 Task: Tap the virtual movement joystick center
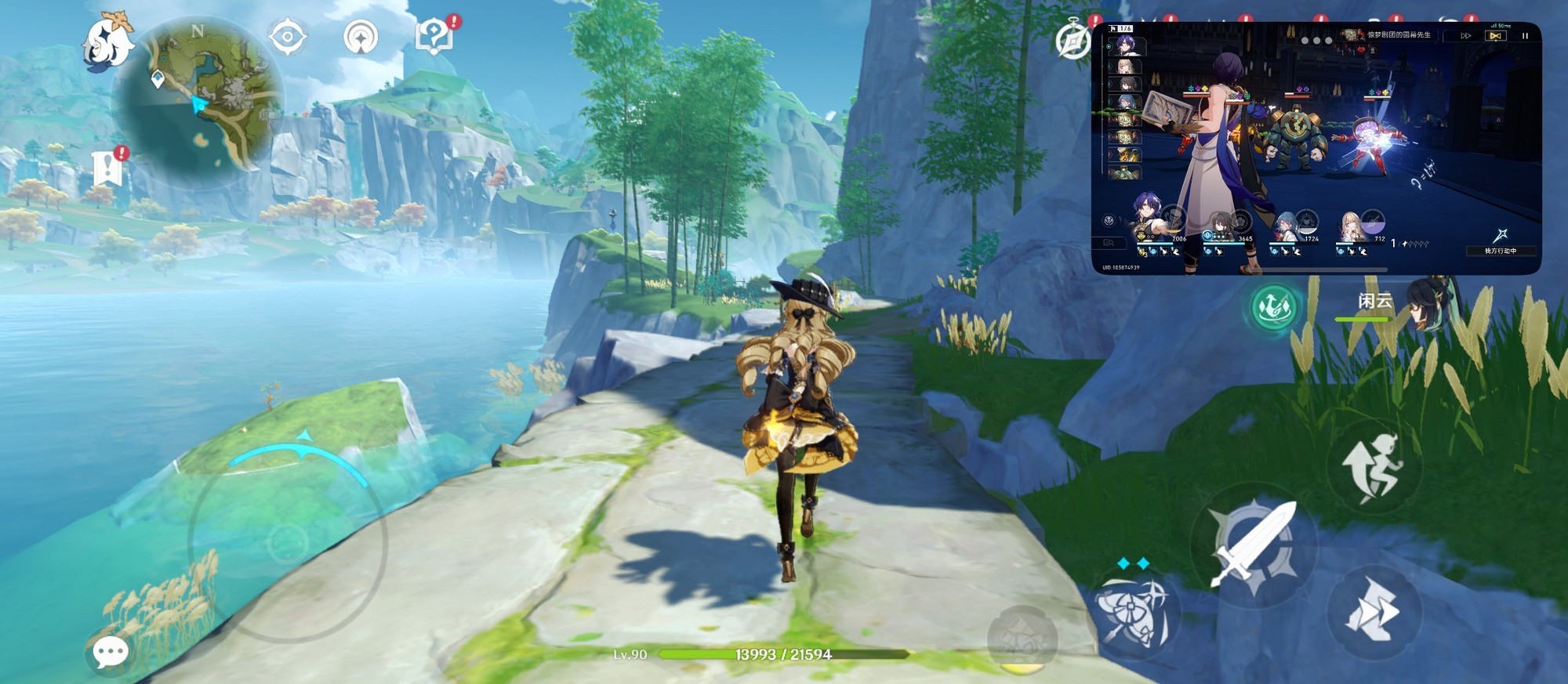[288, 542]
